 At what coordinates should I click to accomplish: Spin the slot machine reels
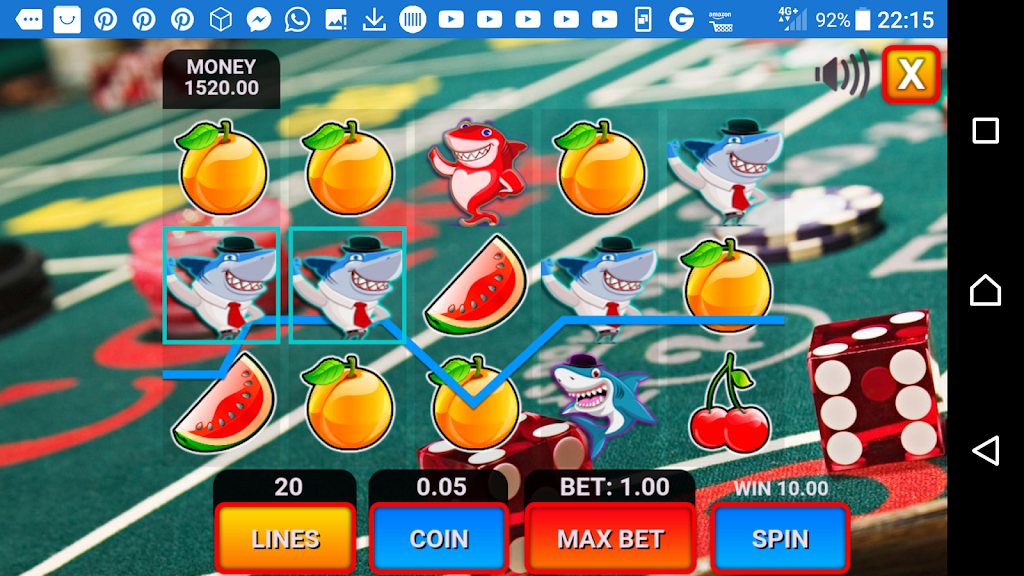point(780,539)
